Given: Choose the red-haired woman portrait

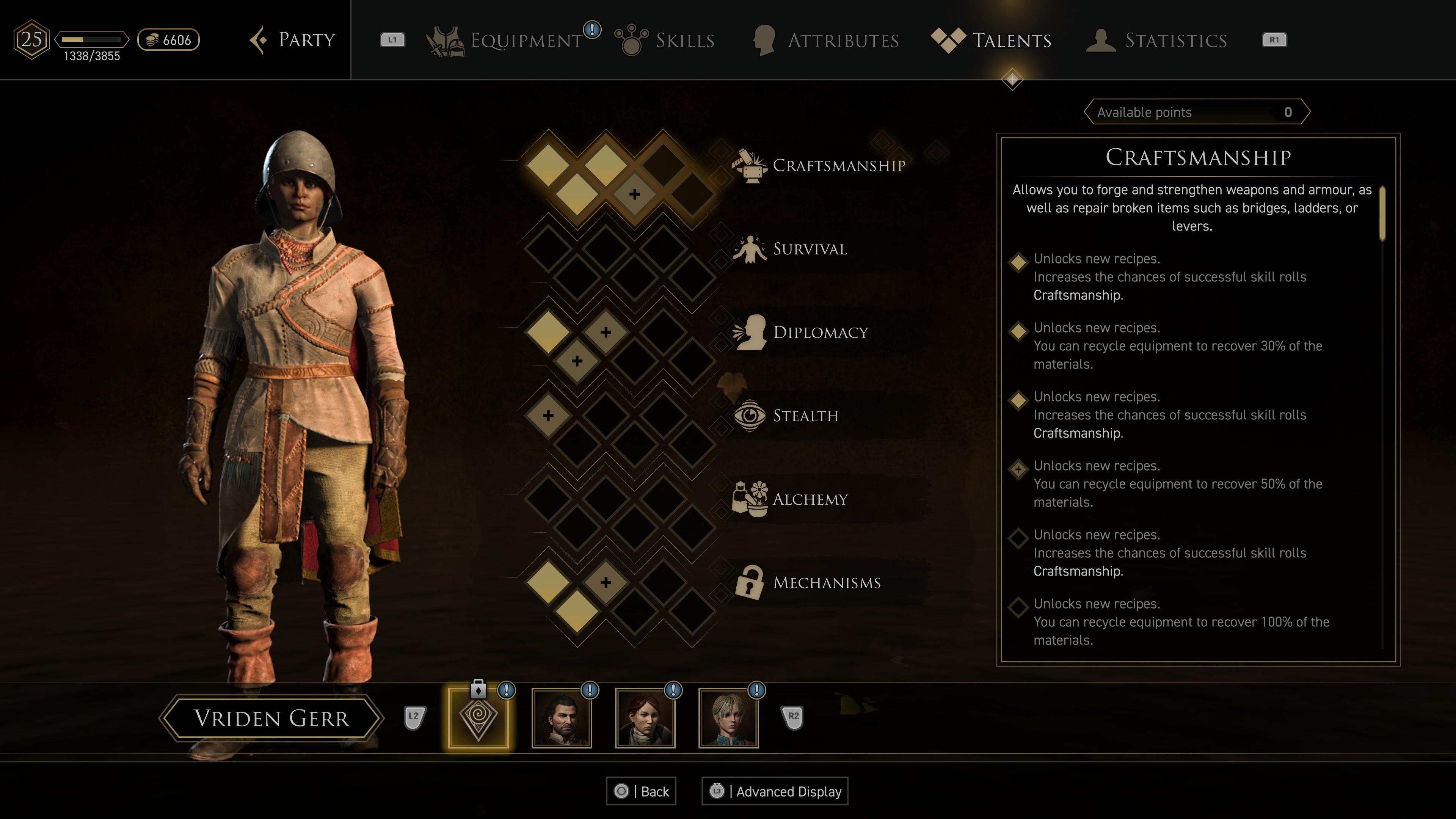Looking at the screenshot, I should [645, 718].
